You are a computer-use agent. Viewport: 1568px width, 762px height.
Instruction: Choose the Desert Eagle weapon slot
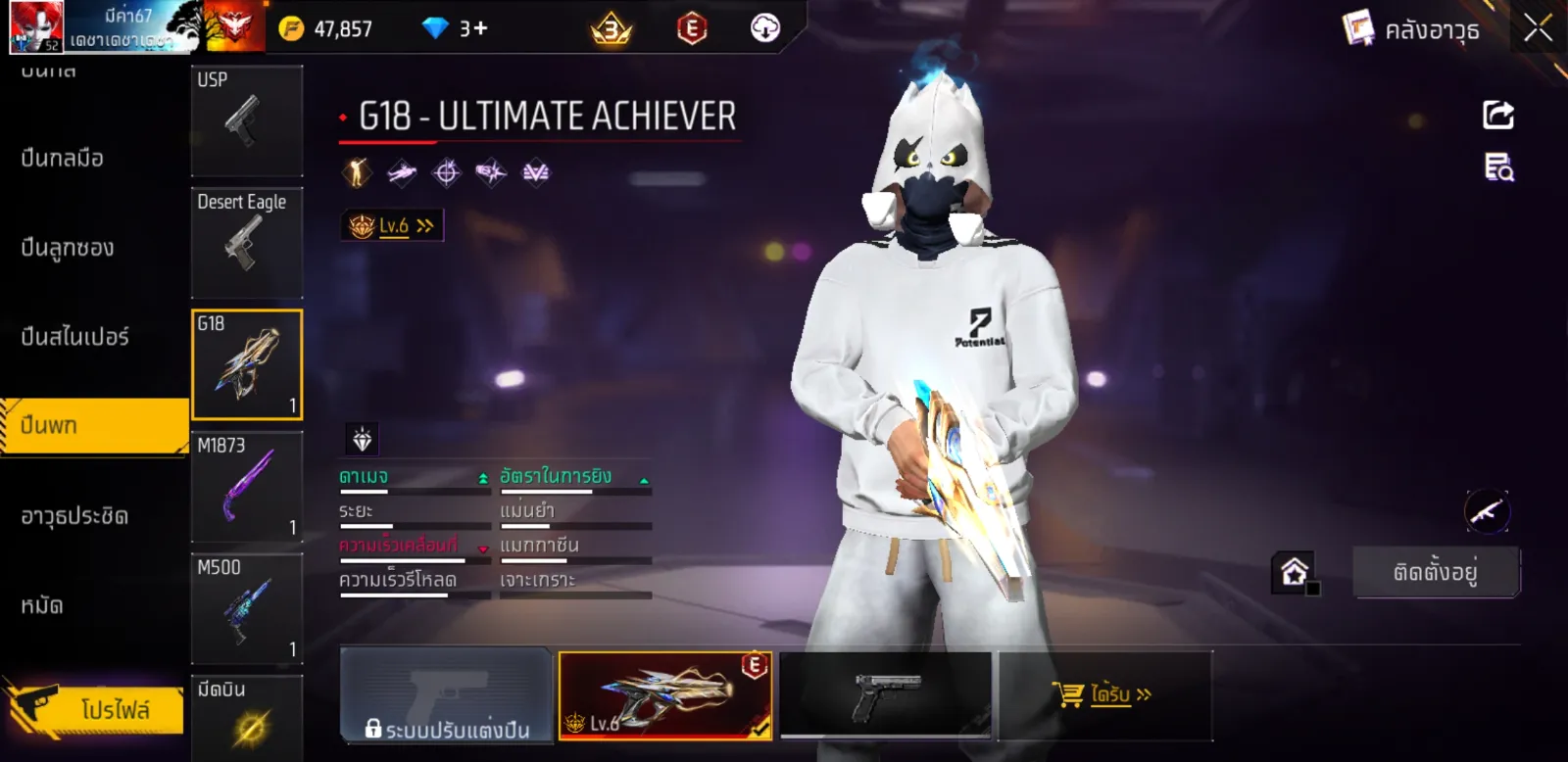tap(246, 242)
